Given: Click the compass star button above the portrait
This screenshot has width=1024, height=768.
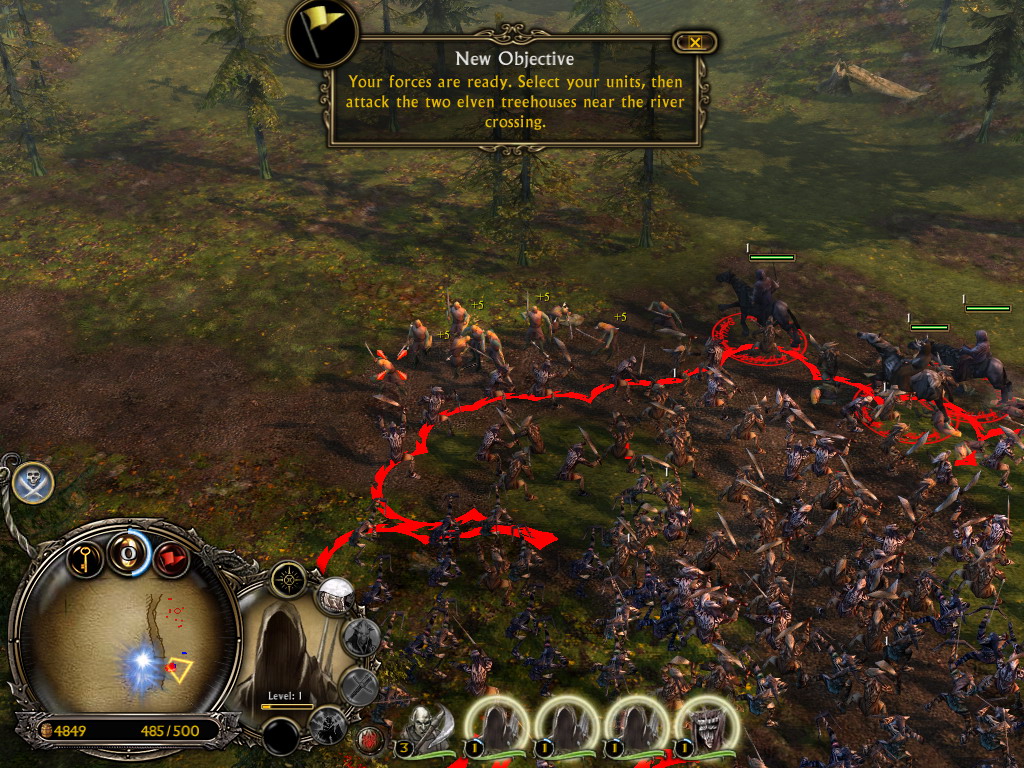Looking at the screenshot, I should point(290,579).
